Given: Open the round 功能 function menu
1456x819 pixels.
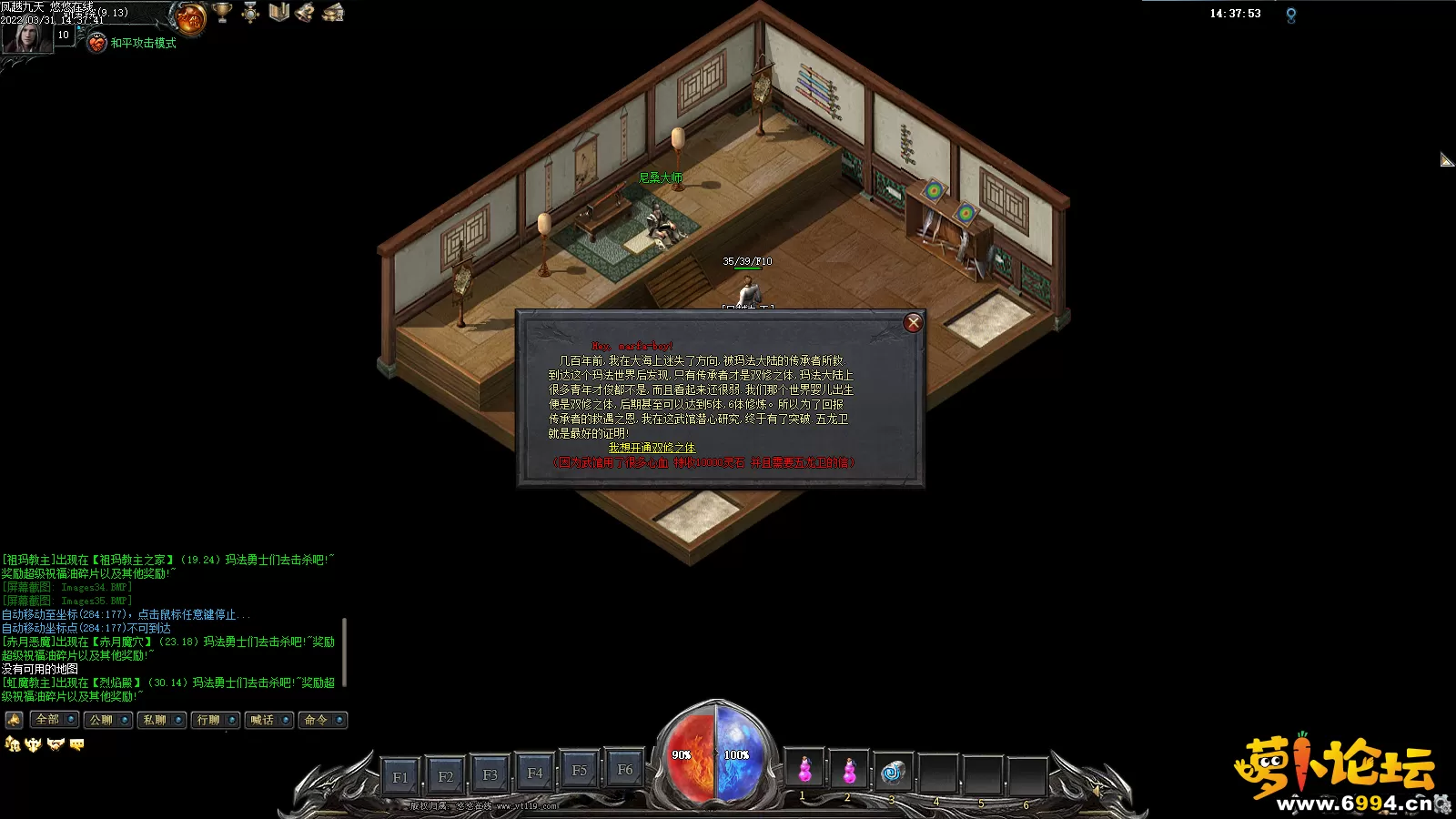Looking at the screenshot, I should click(x=191, y=17).
